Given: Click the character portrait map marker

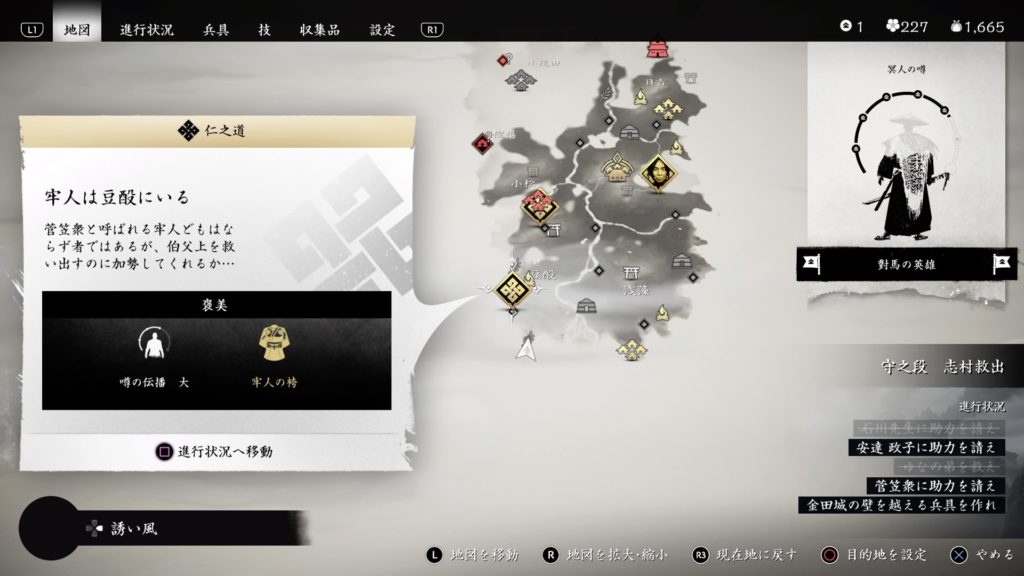Looking at the screenshot, I should [x=658, y=174].
